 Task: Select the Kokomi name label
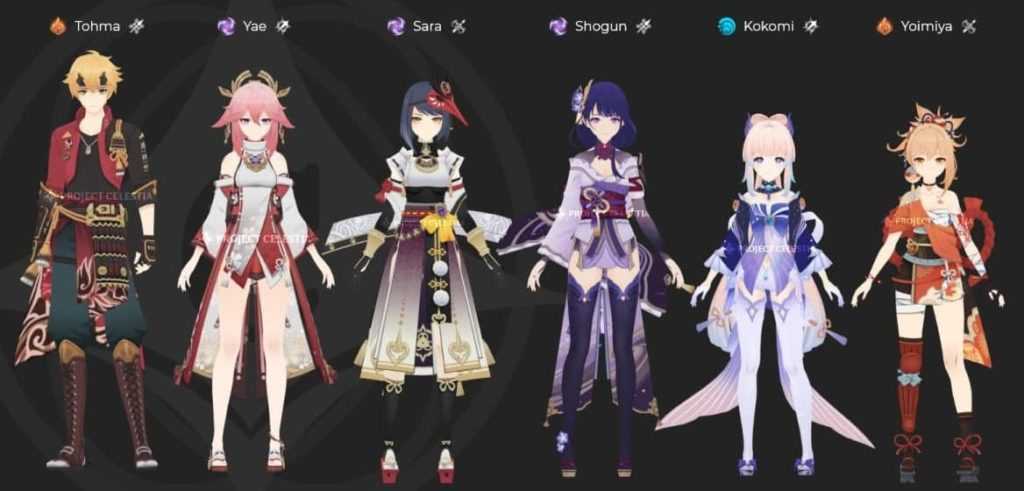click(x=769, y=26)
